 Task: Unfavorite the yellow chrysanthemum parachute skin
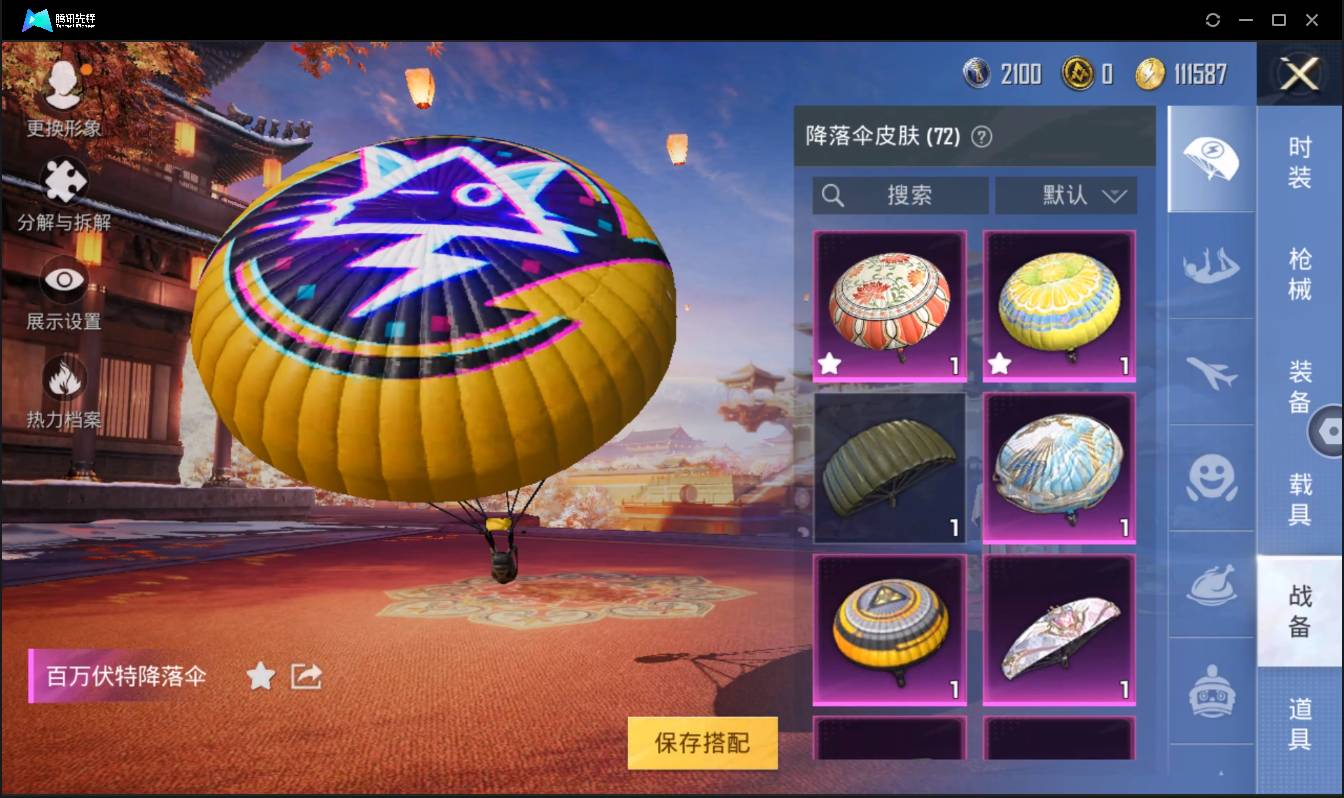997,363
